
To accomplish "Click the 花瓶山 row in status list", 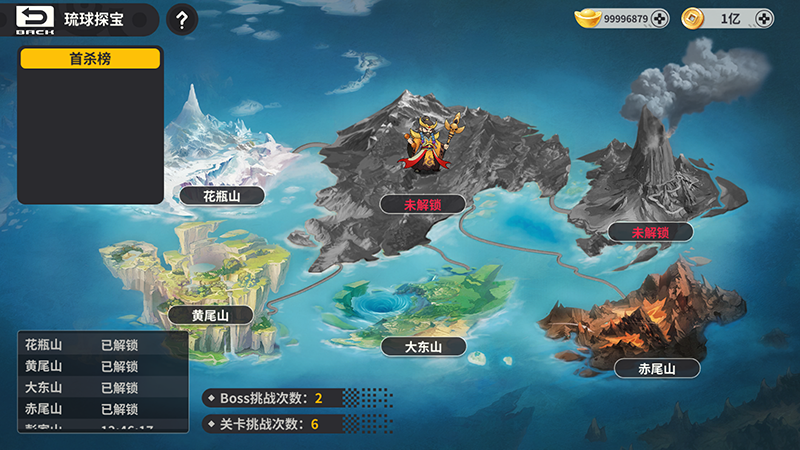I will [100, 345].
